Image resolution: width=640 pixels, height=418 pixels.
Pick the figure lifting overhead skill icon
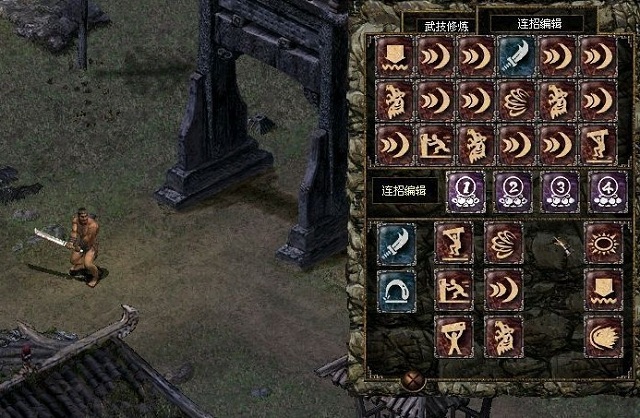click(455, 337)
